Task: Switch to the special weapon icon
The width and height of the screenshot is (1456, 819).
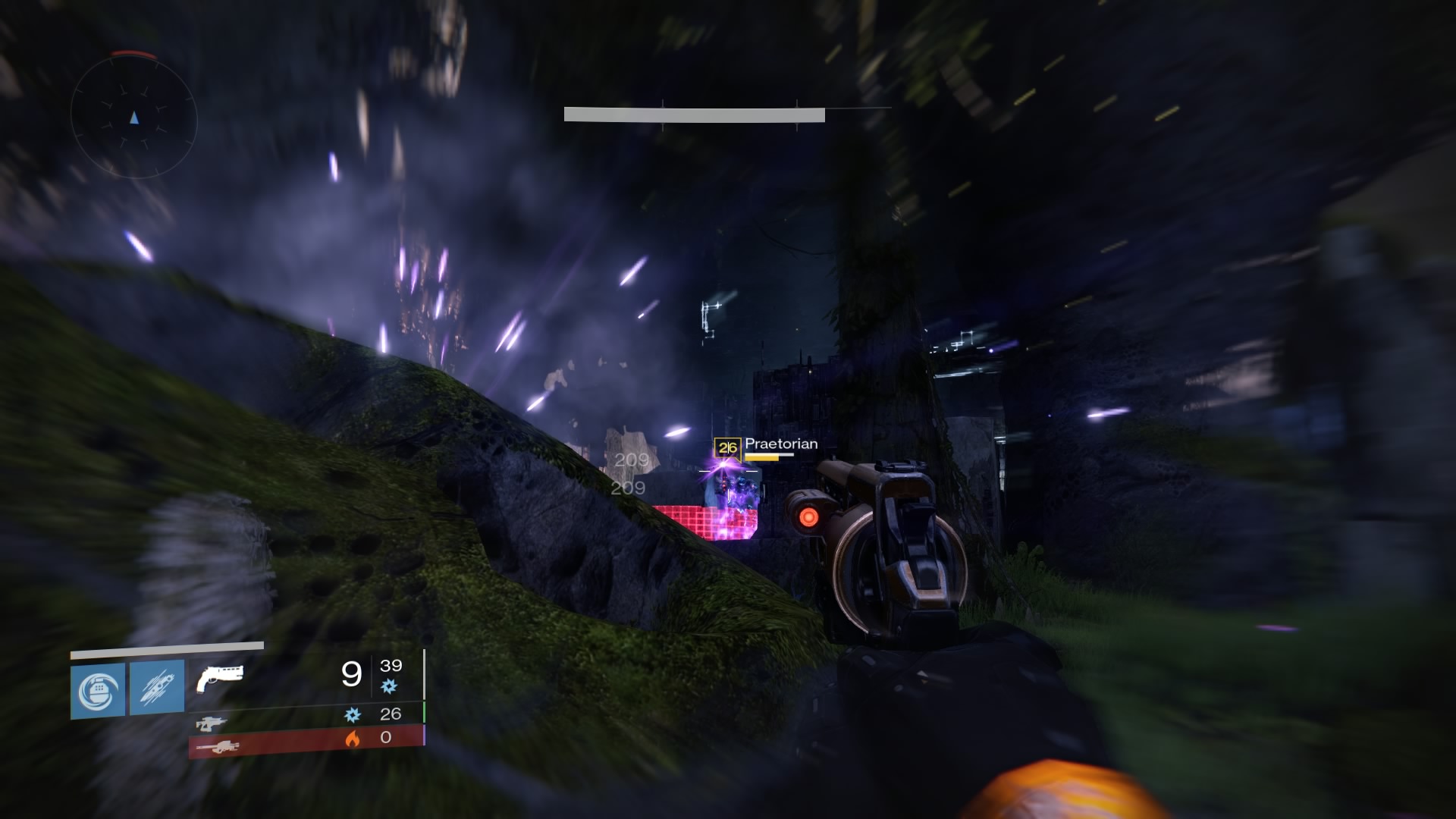Action: 210,723
